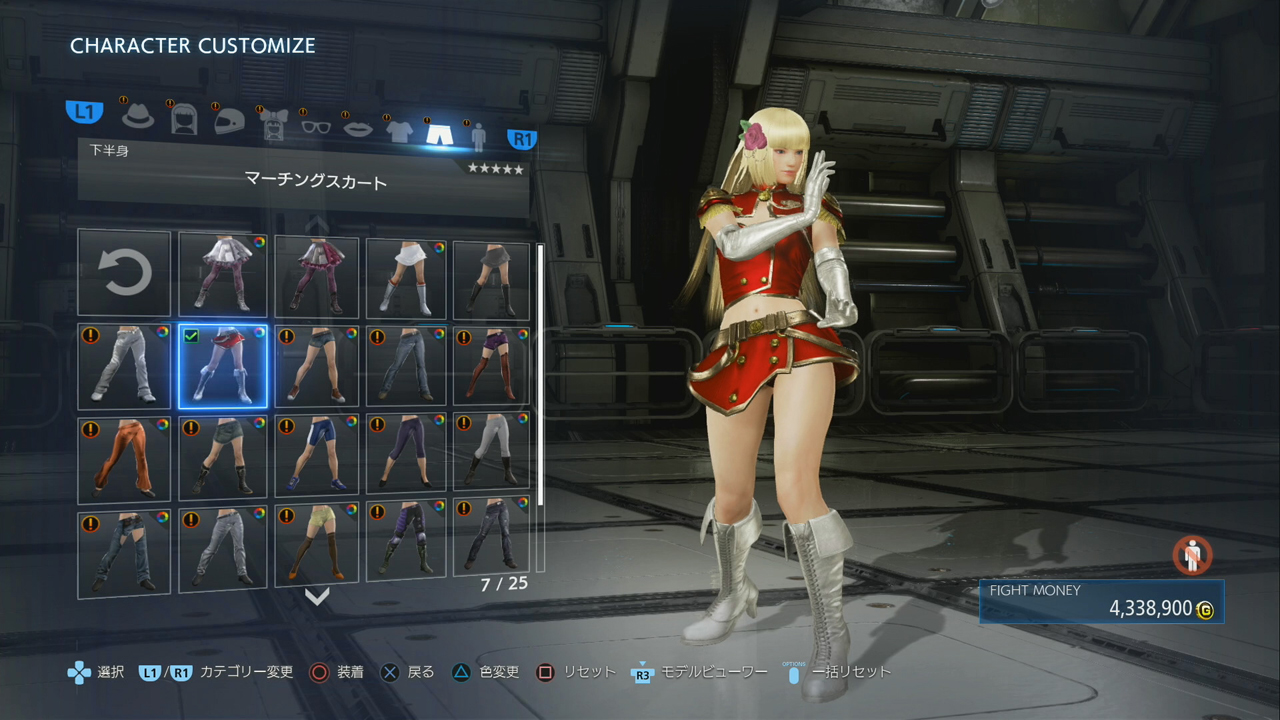
Task: Click the down arrow below the item grid
Action: pos(317,597)
